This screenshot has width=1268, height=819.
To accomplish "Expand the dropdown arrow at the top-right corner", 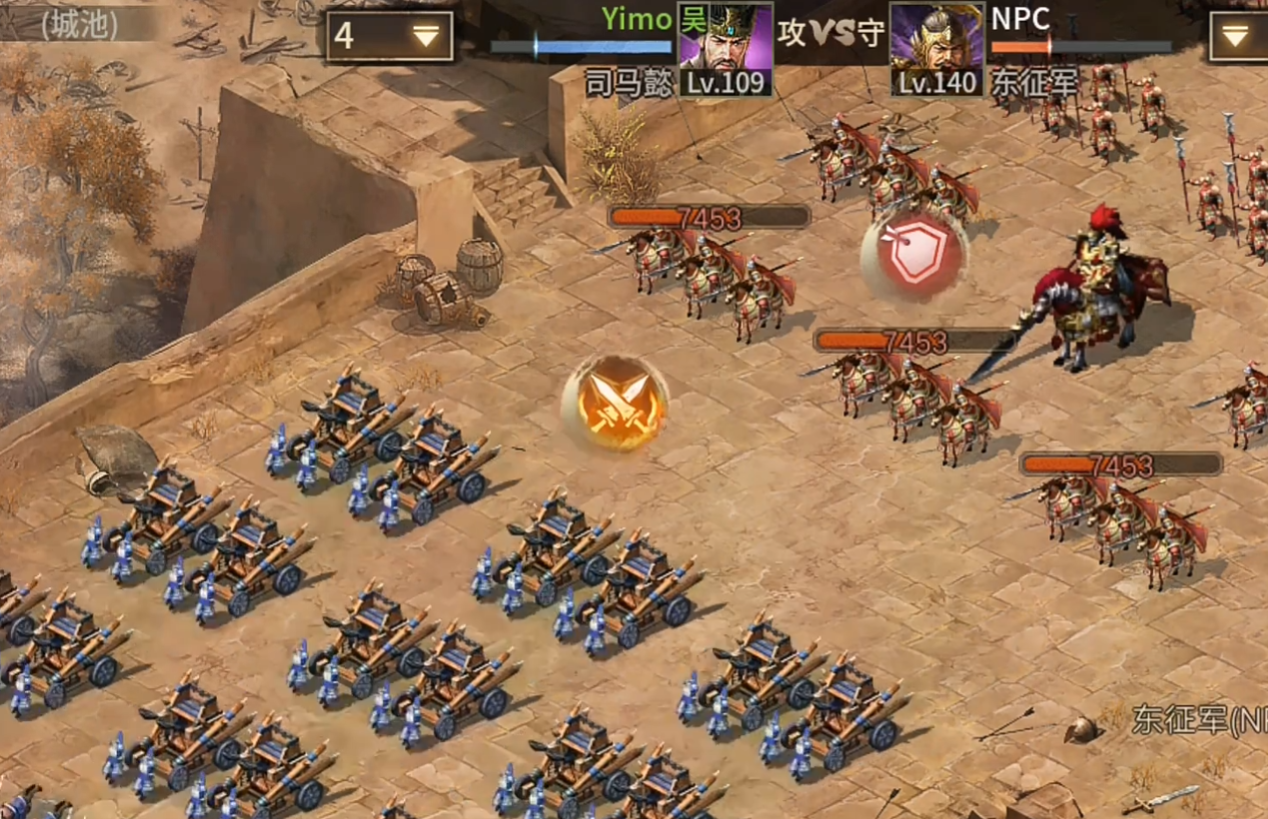I will 1236,37.
